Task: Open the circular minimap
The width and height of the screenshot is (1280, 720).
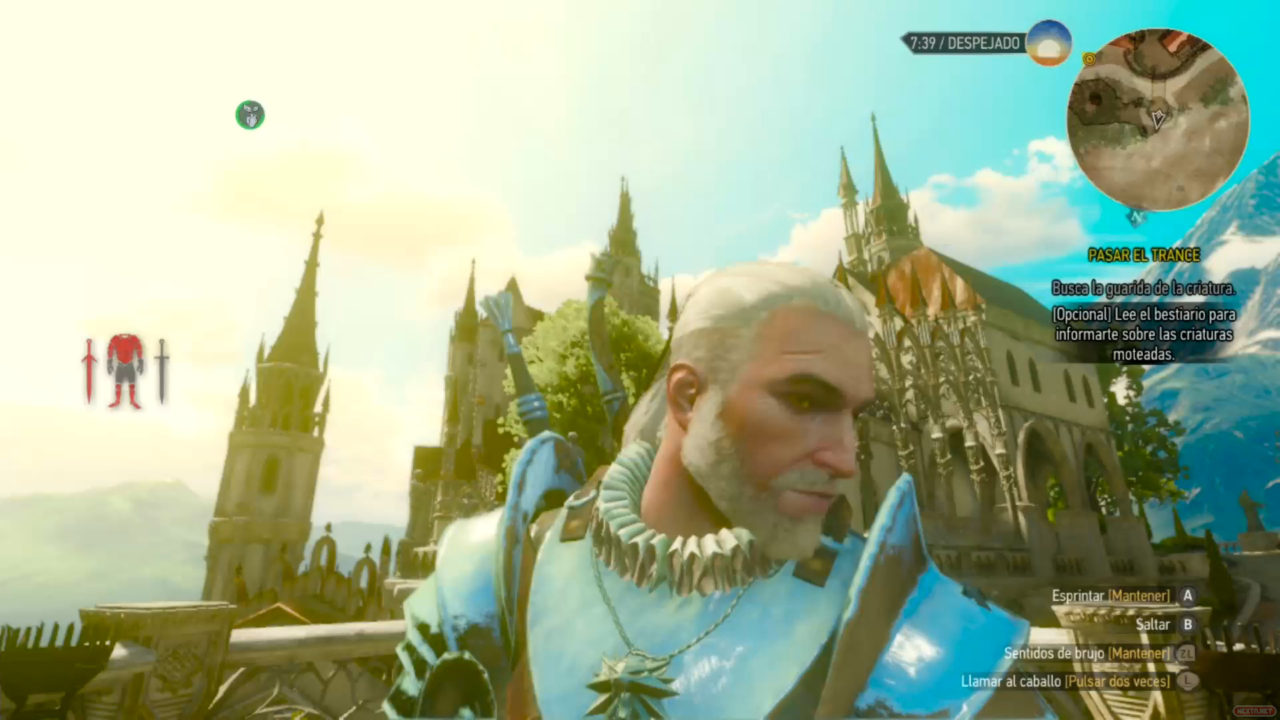Action: (1158, 118)
